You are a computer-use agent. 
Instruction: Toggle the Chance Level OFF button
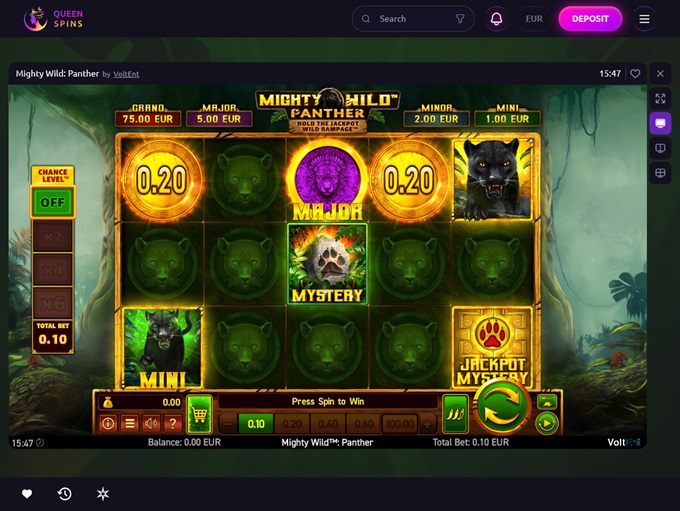pos(52,201)
